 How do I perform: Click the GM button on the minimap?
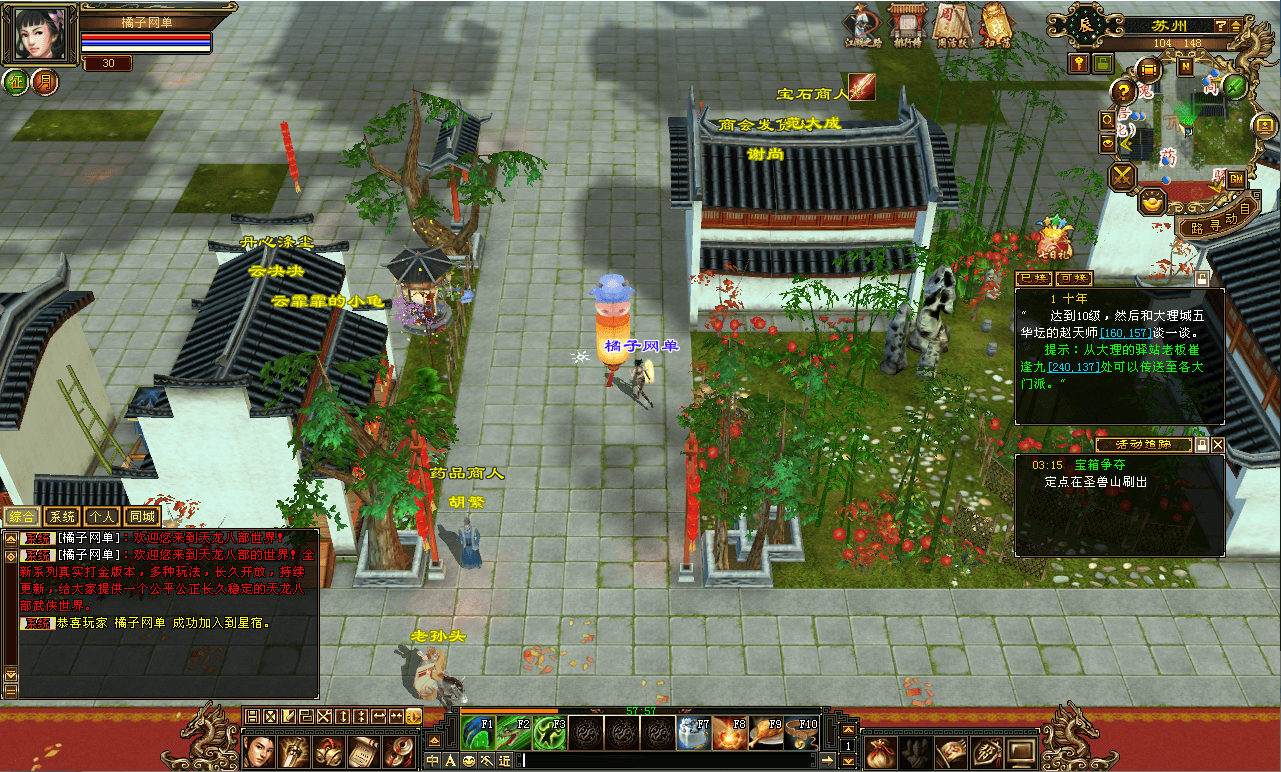click(1236, 179)
